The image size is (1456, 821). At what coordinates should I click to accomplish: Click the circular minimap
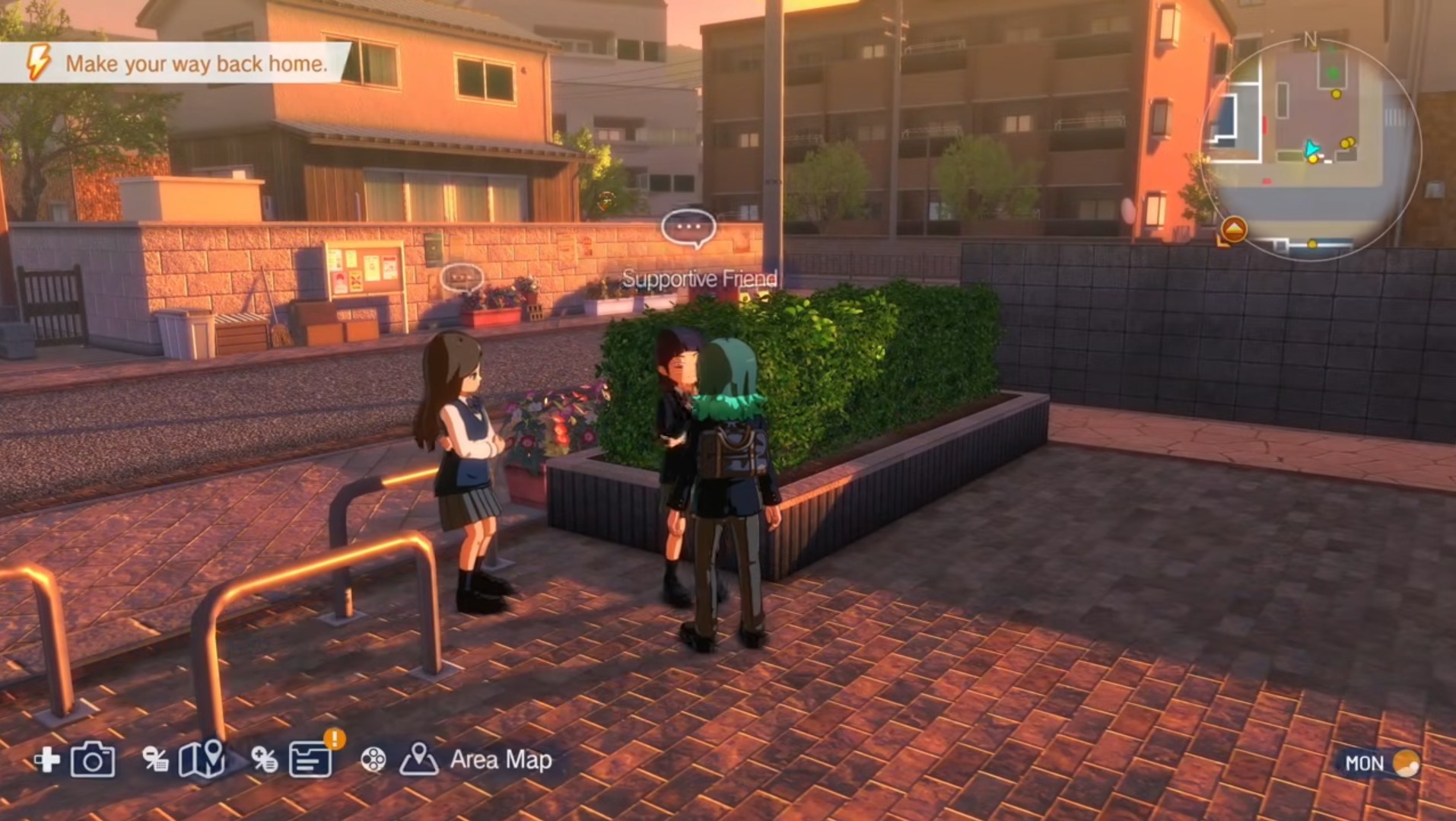tap(1311, 148)
